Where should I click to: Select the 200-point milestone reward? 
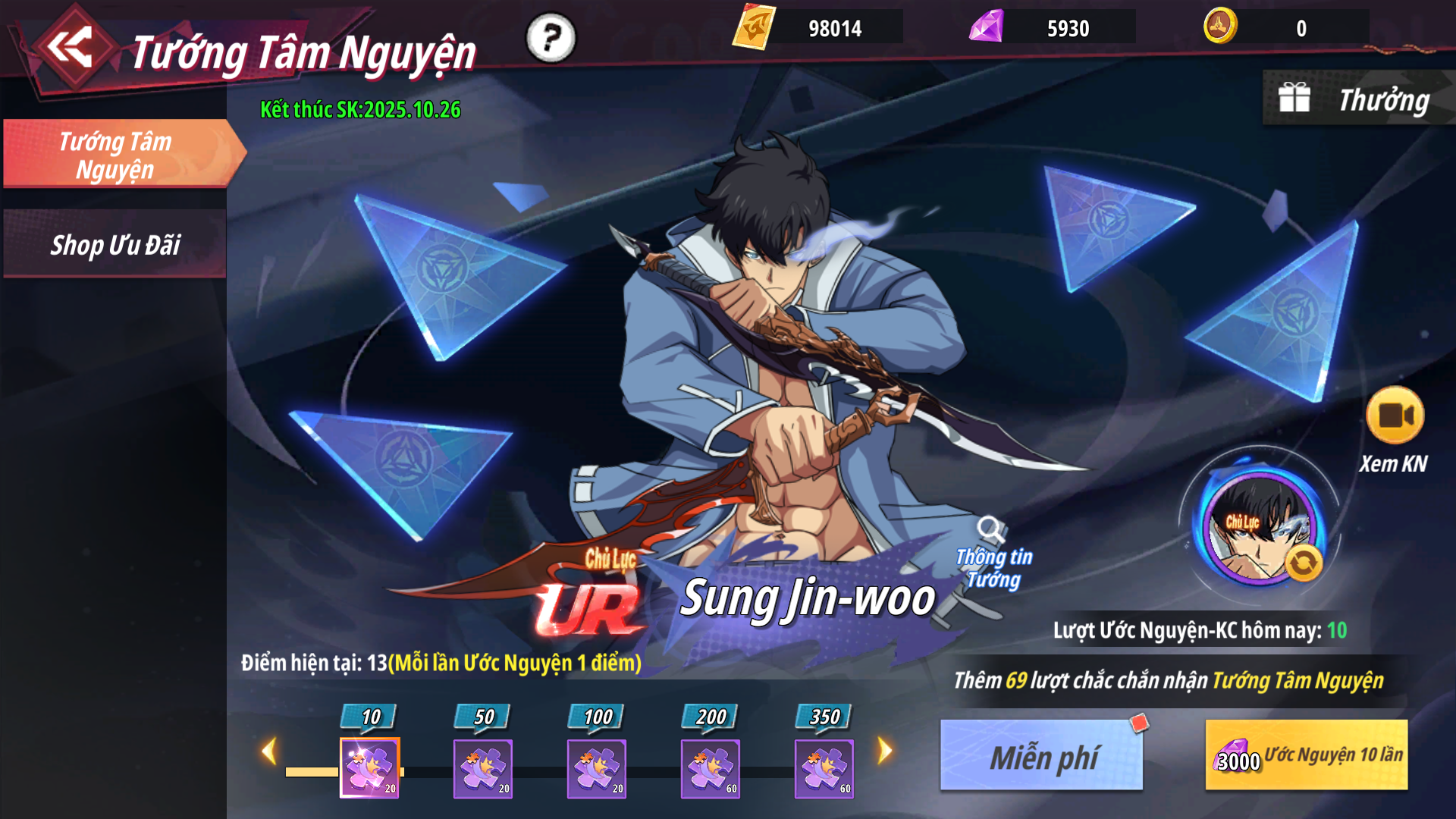[711, 767]
